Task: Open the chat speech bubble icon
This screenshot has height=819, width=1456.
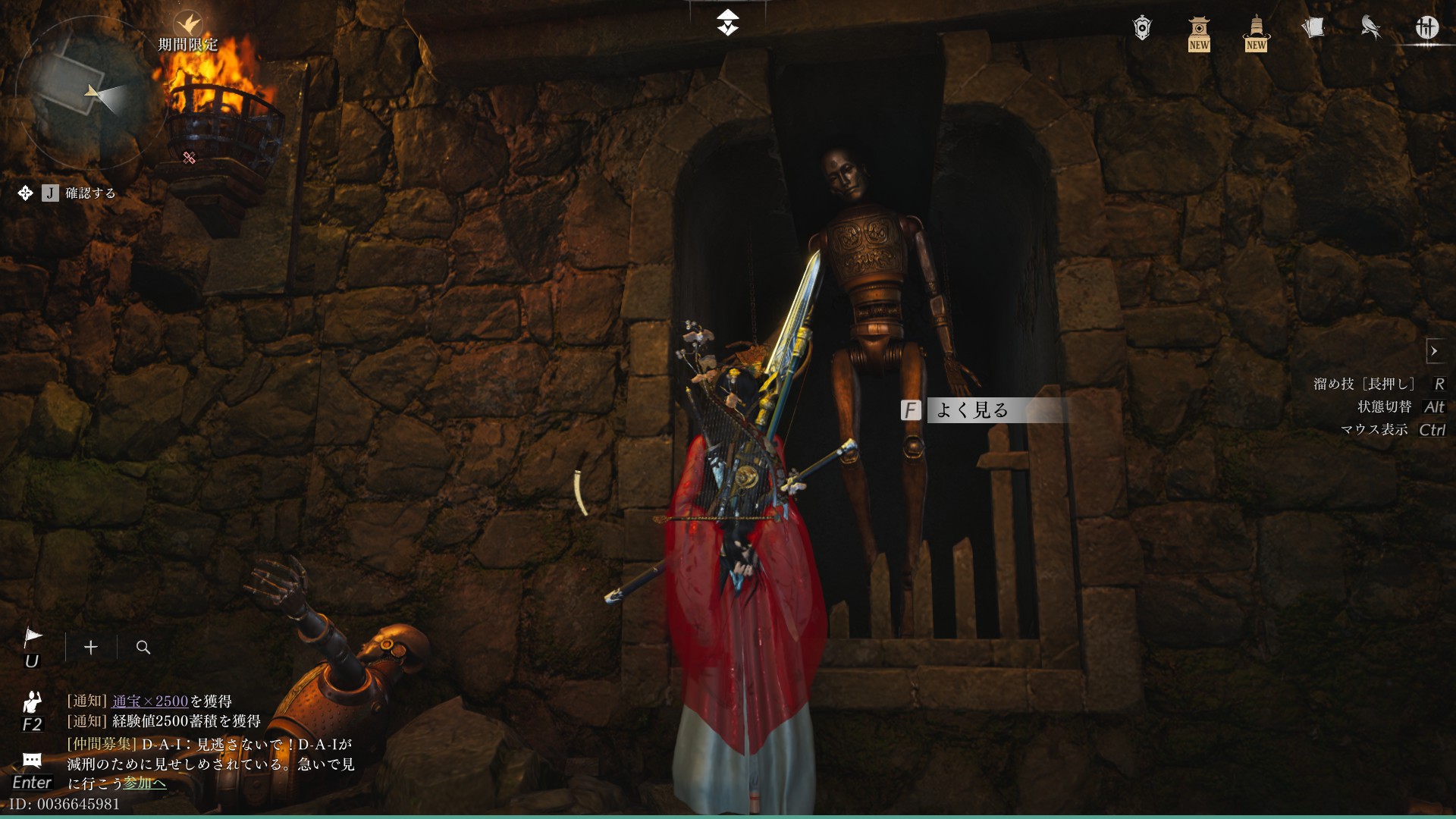Action: pyautogui.click(x=32, y=760)
